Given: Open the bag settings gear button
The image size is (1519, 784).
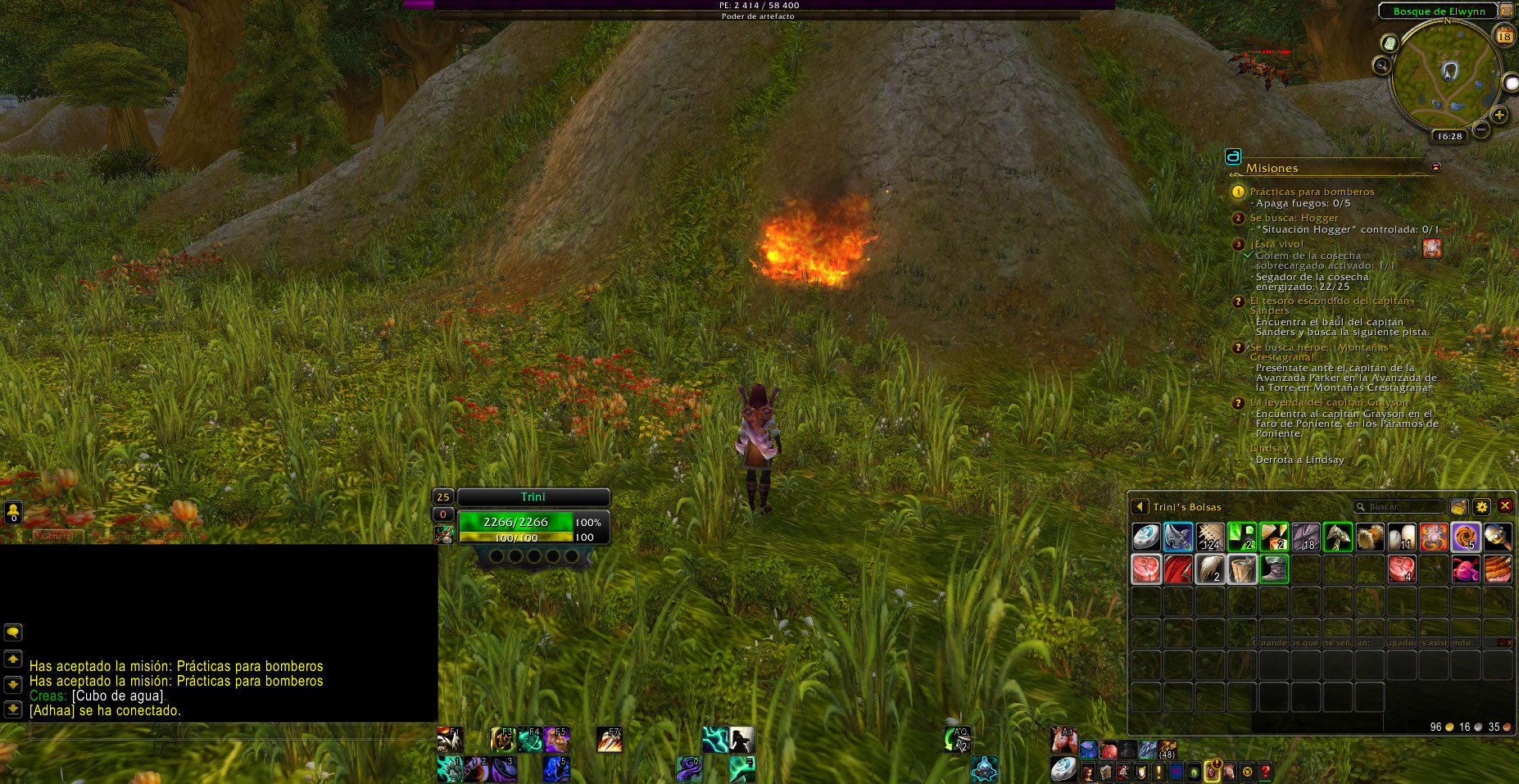Looking at the screenshot, I should (x=1481, y=506).
